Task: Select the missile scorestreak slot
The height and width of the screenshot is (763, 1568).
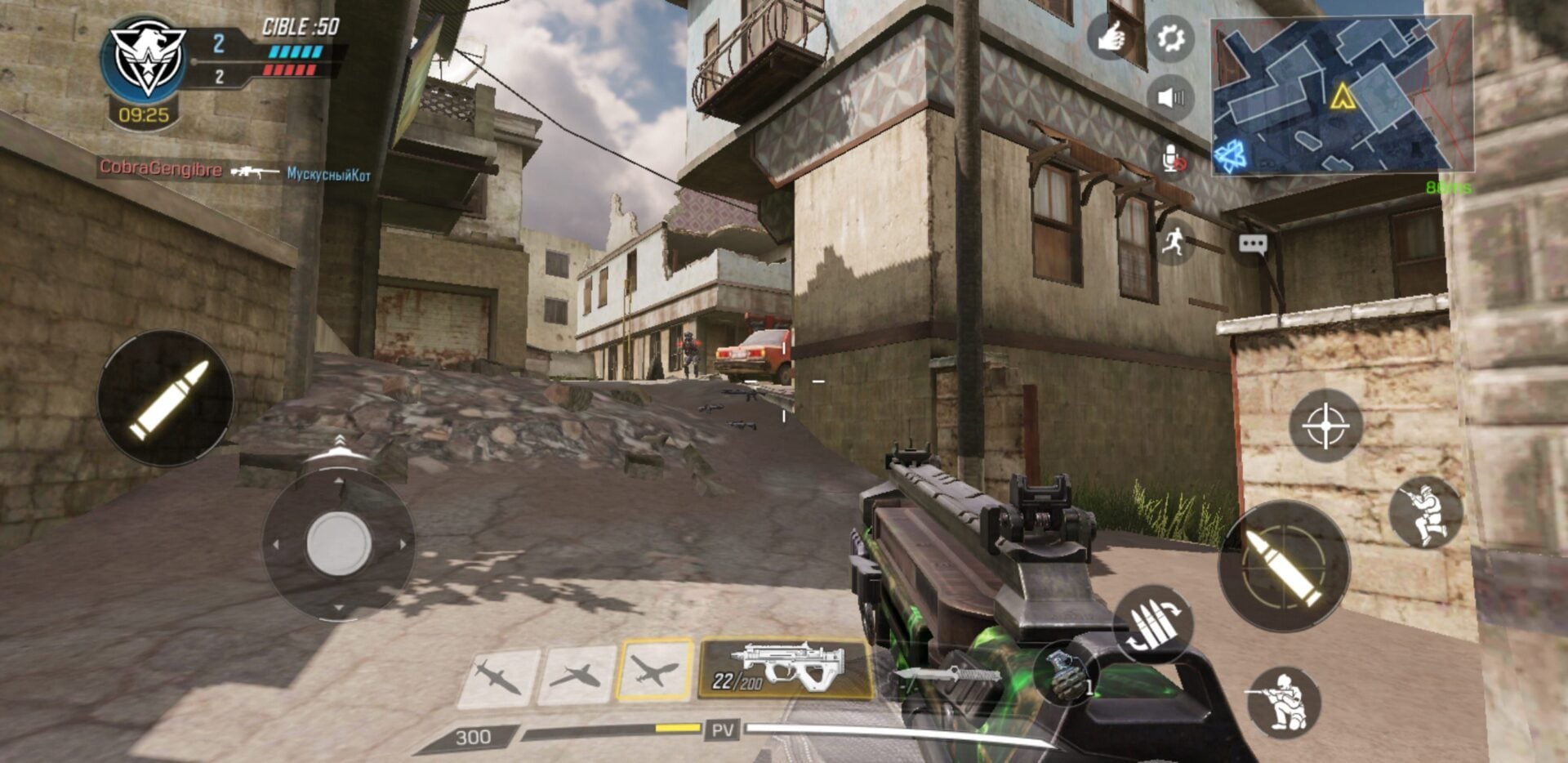Action: [x=499, y=676]
